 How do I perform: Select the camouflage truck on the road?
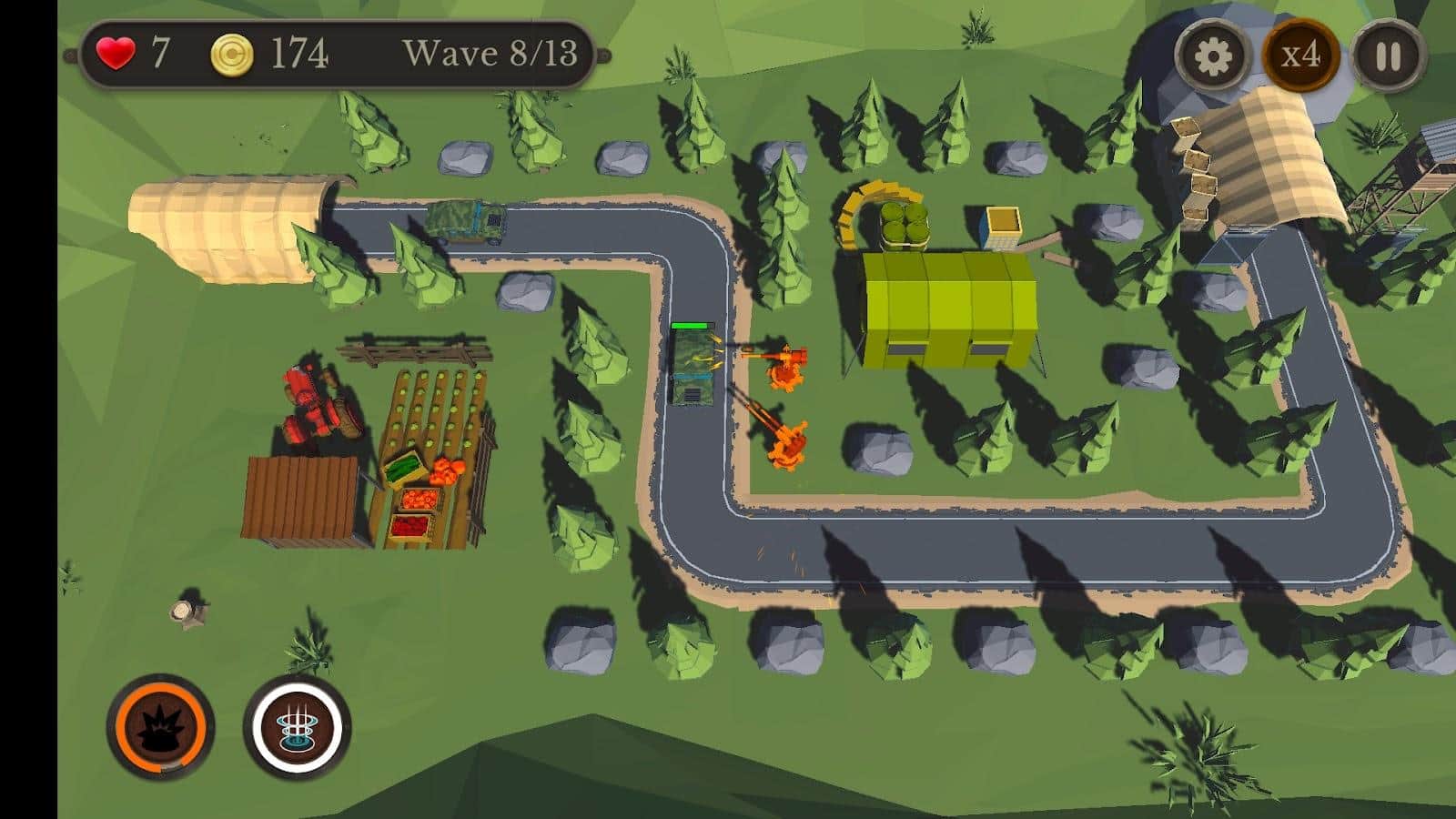point(466,223)
